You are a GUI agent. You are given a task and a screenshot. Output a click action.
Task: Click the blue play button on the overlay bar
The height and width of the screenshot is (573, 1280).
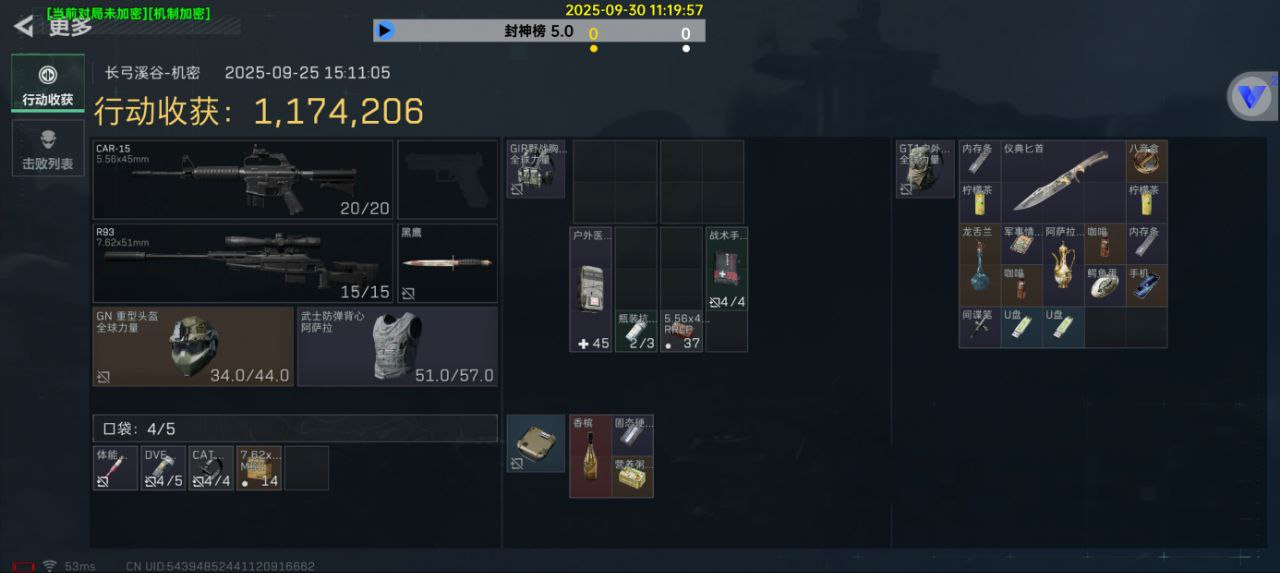pyautogui.click(x=385, y=31)
